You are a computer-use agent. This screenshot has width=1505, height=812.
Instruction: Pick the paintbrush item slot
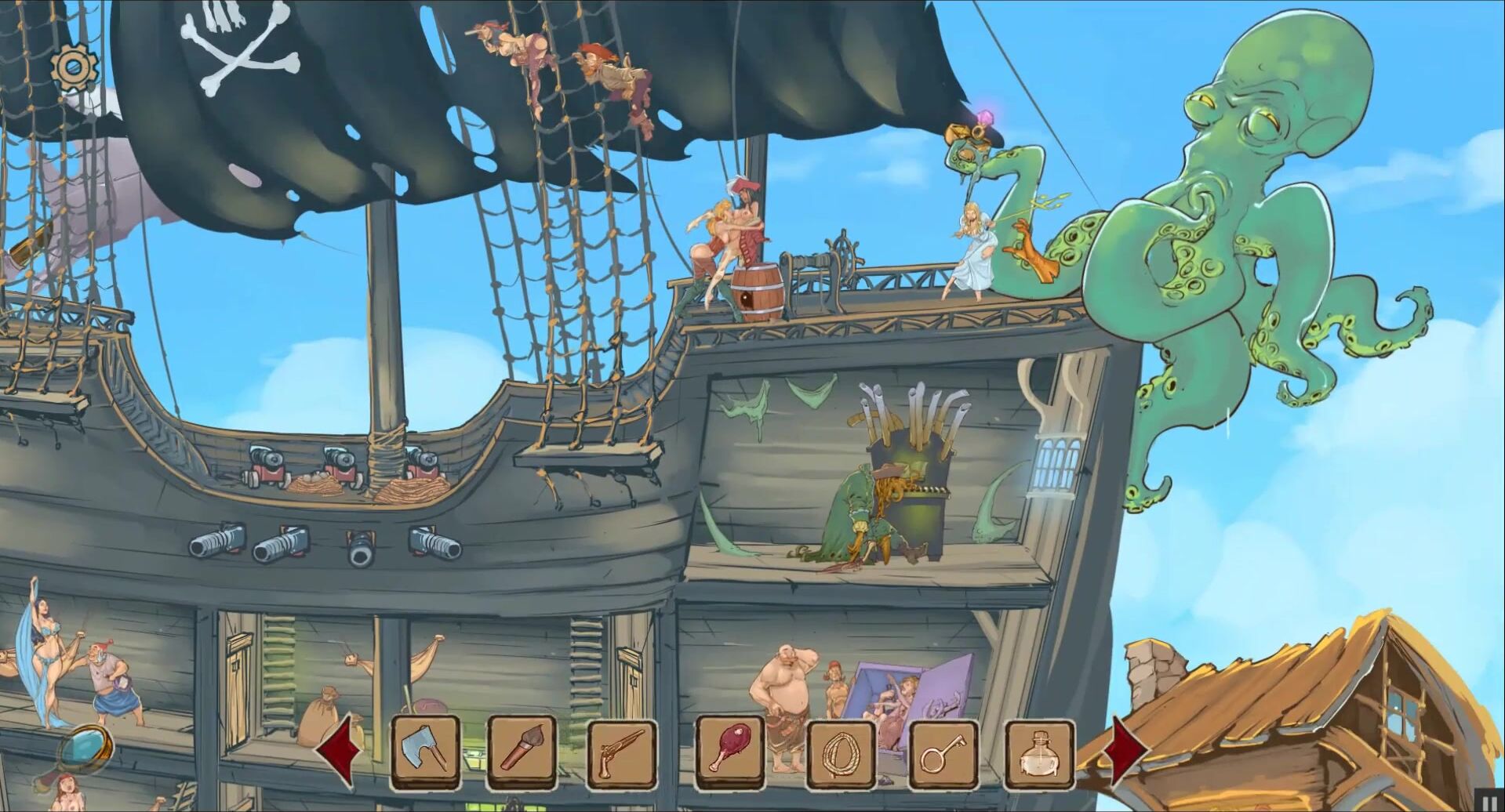click(522, 752)
